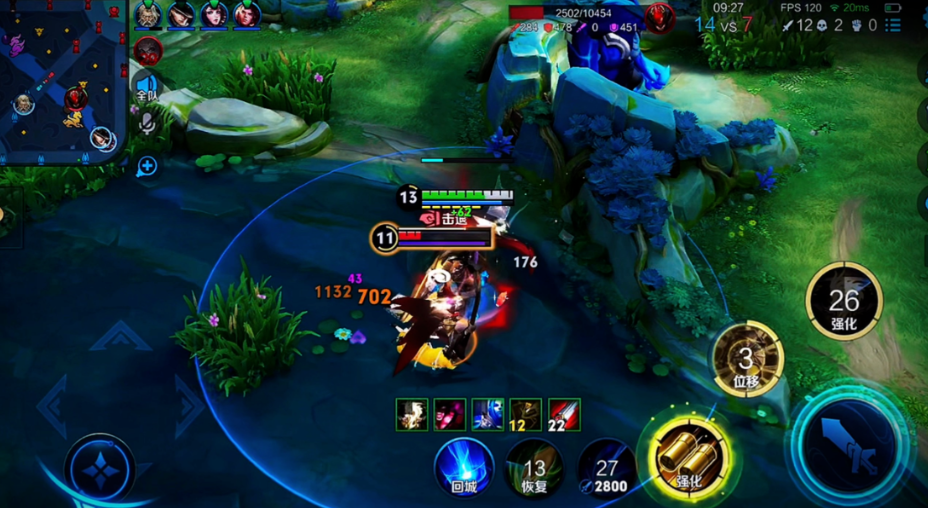Trigger the 位移 dash skill
Image resolution: width=928 pixels, height=508 pixels.
tap(746, 358)
